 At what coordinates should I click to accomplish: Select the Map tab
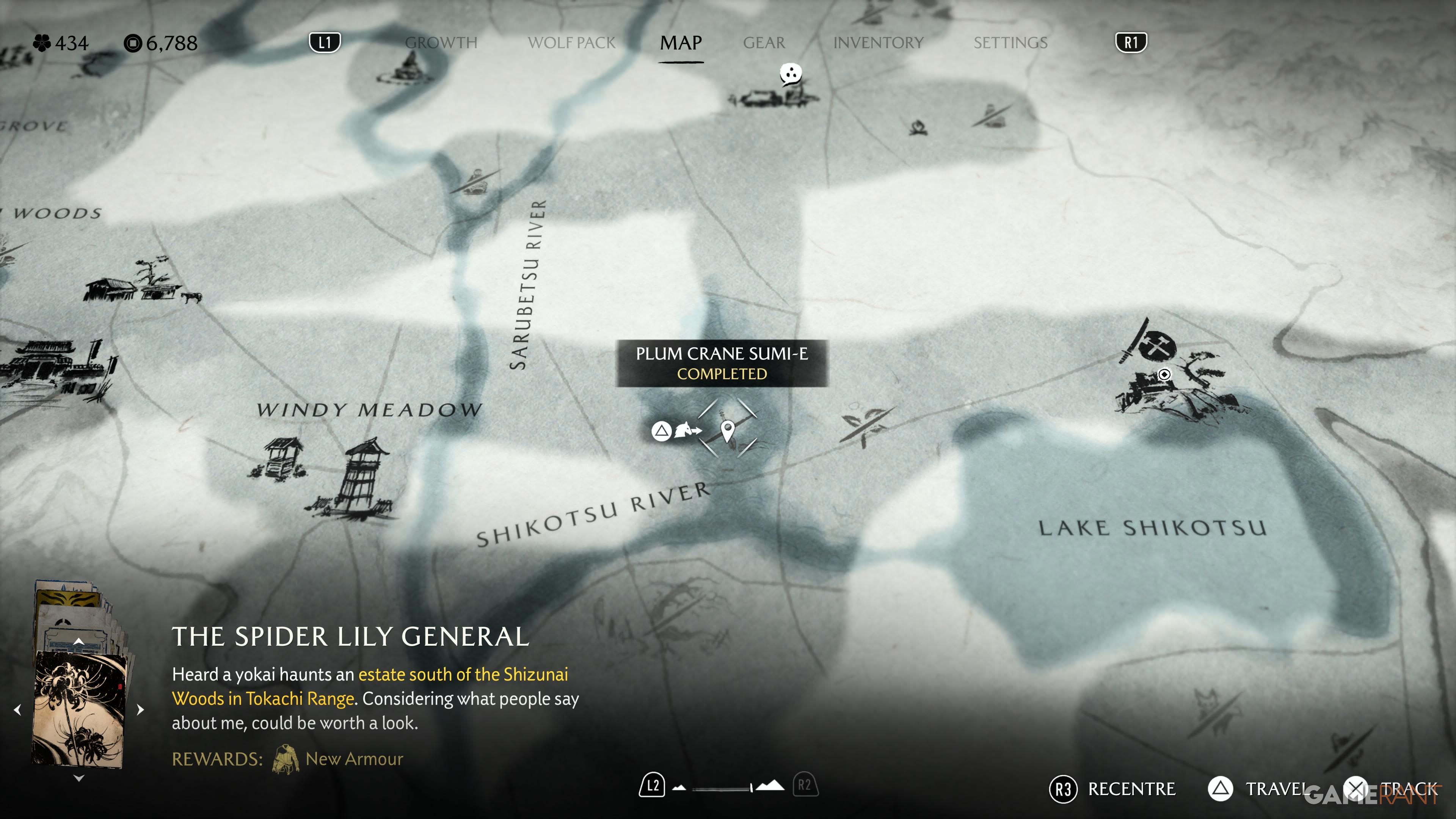681,43
